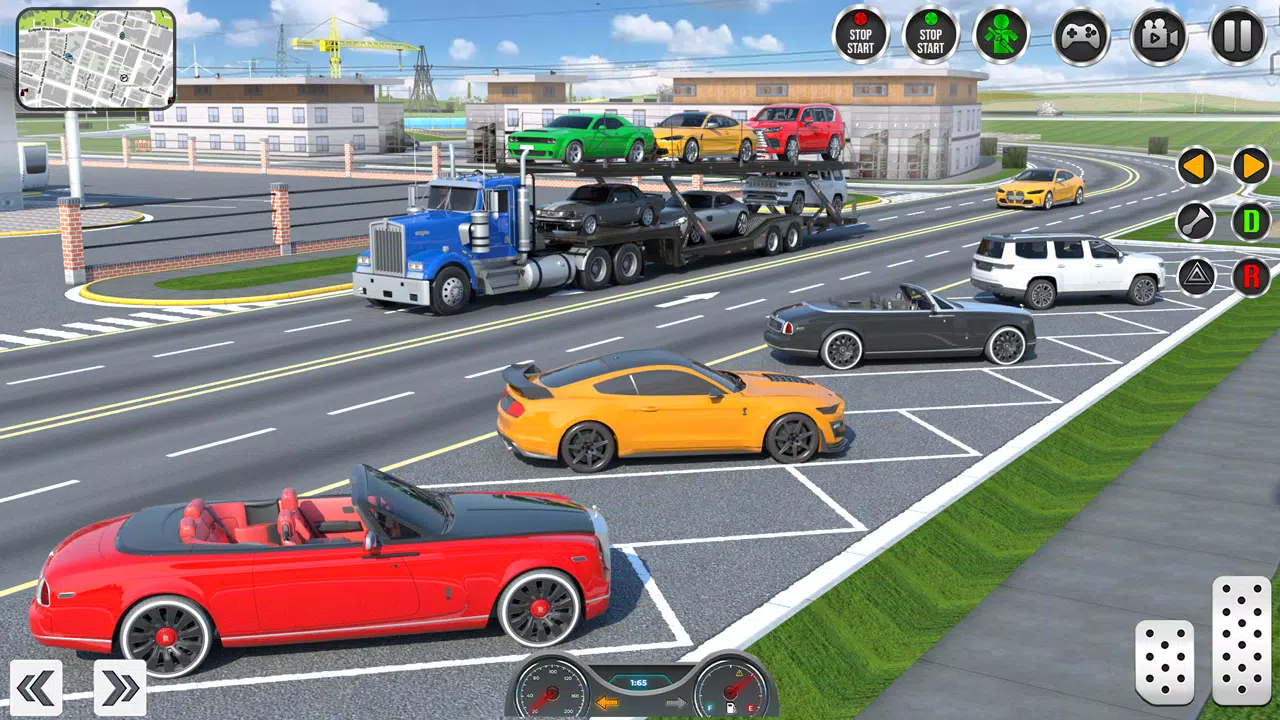
Task: Exit the vehicle using the green person icon
Action: (x=1002, y=36)
